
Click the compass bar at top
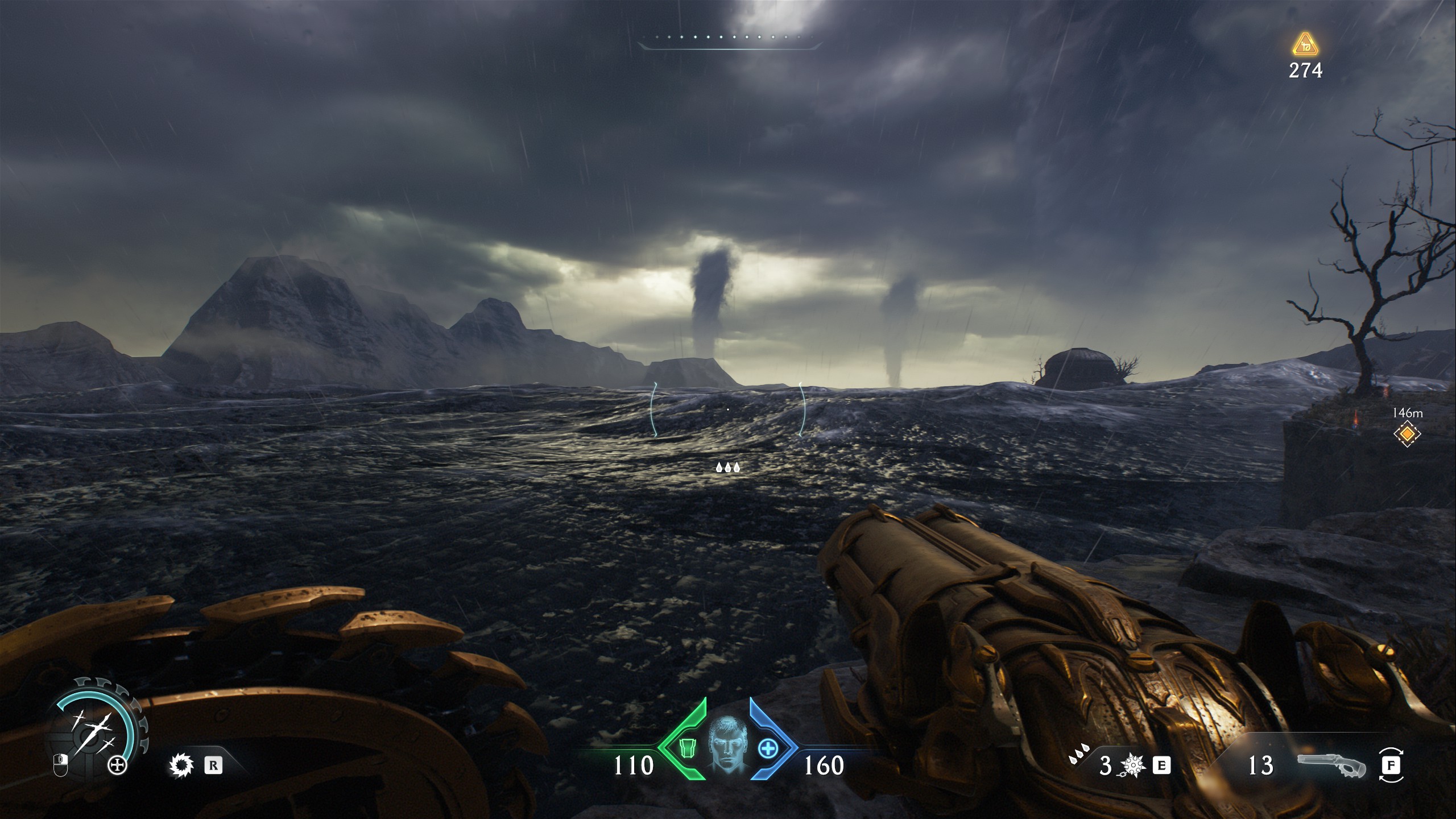tap(730, 40)
